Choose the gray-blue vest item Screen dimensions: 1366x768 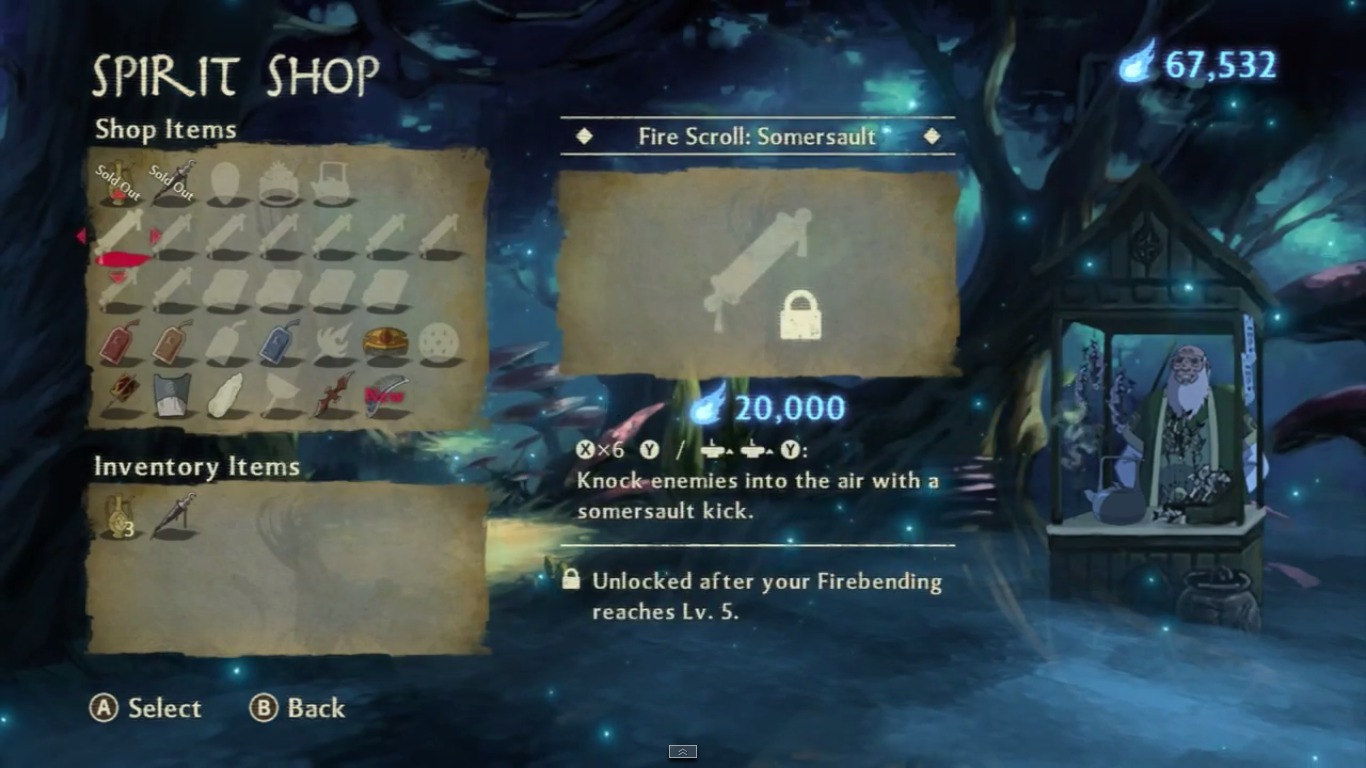point(173,395)
